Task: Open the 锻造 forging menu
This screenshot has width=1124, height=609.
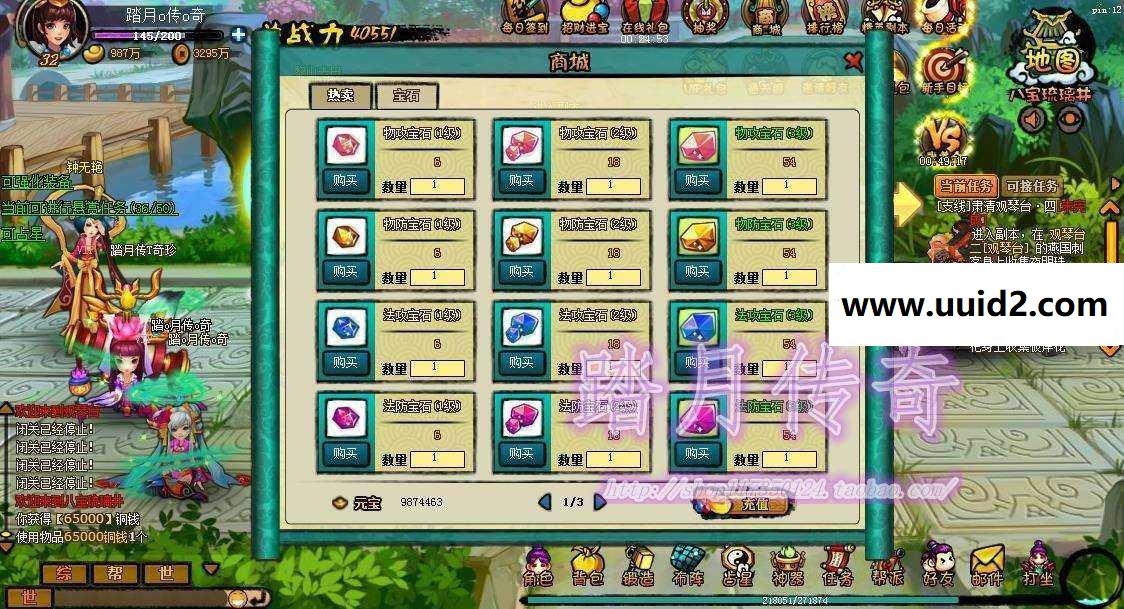Action: coord(637,567)
